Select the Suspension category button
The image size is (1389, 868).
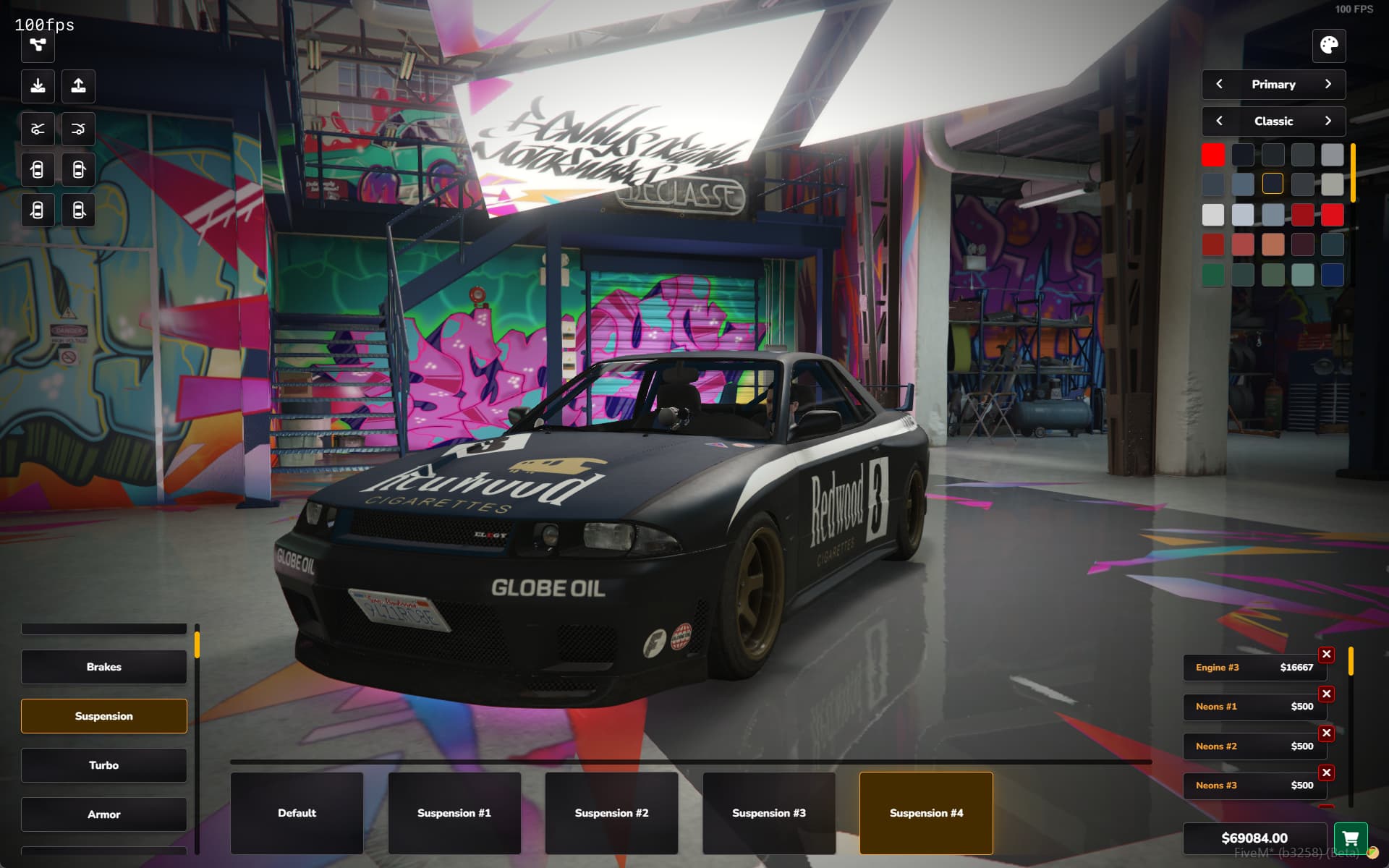tap(103, 716)
